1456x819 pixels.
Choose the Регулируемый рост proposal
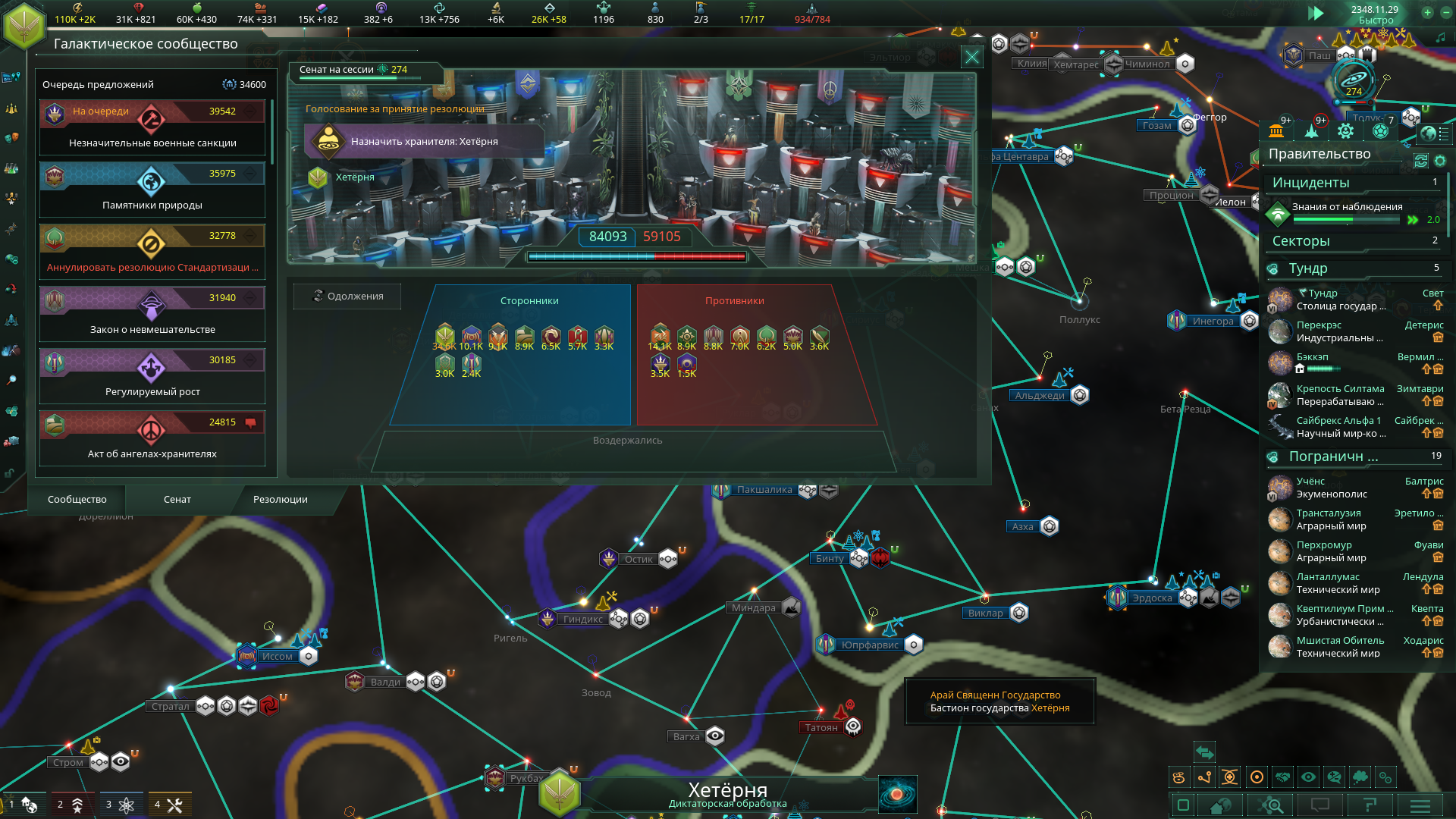pos(152,377)
